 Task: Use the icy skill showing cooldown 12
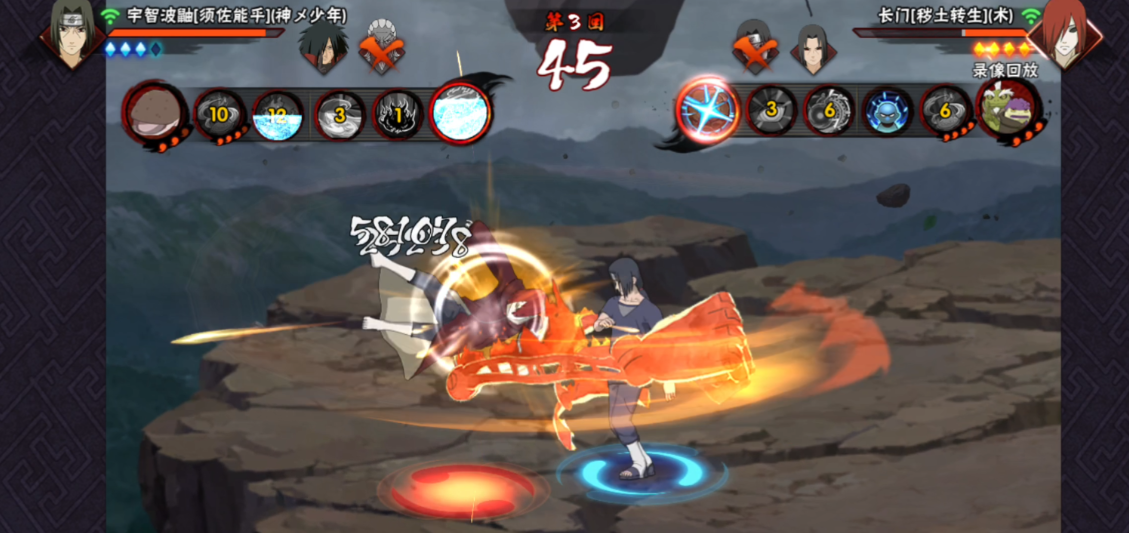click(277, 116)
